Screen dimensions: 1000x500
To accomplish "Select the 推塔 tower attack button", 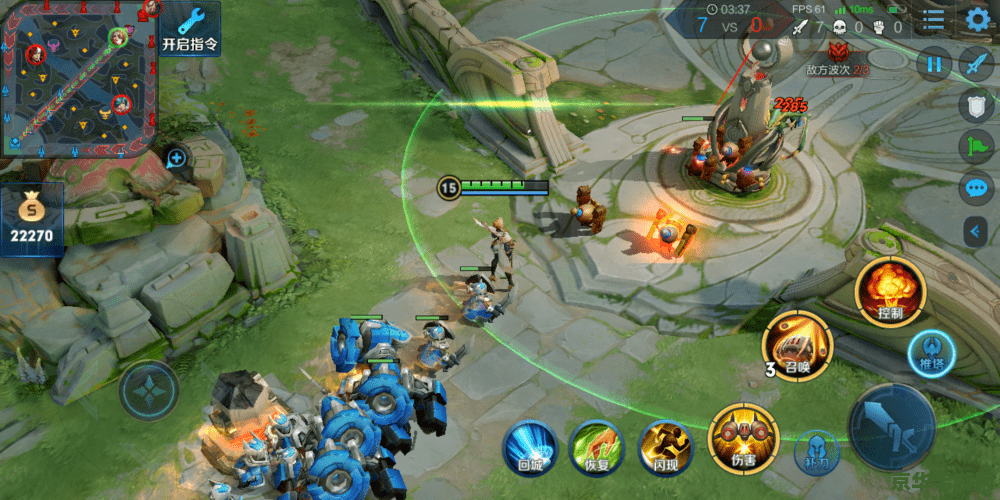I will click(932, 352).
